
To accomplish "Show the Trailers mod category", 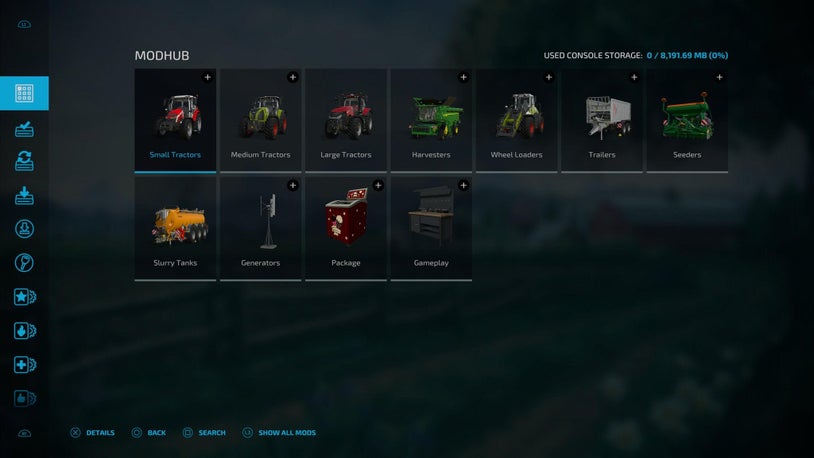I will (x=601, y=120).
